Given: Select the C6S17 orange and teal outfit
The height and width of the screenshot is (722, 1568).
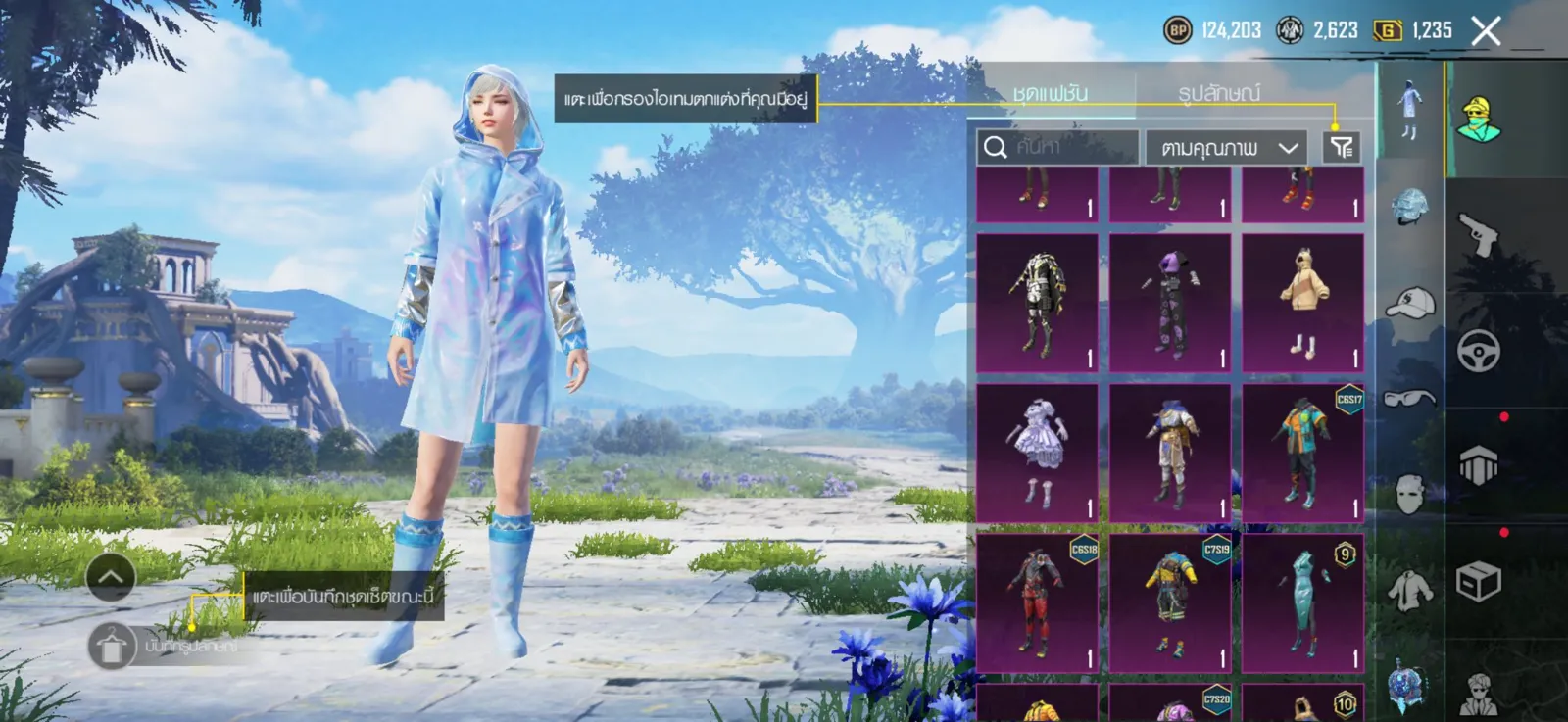Looking at the screenshot, I should tap(1302, 453).
